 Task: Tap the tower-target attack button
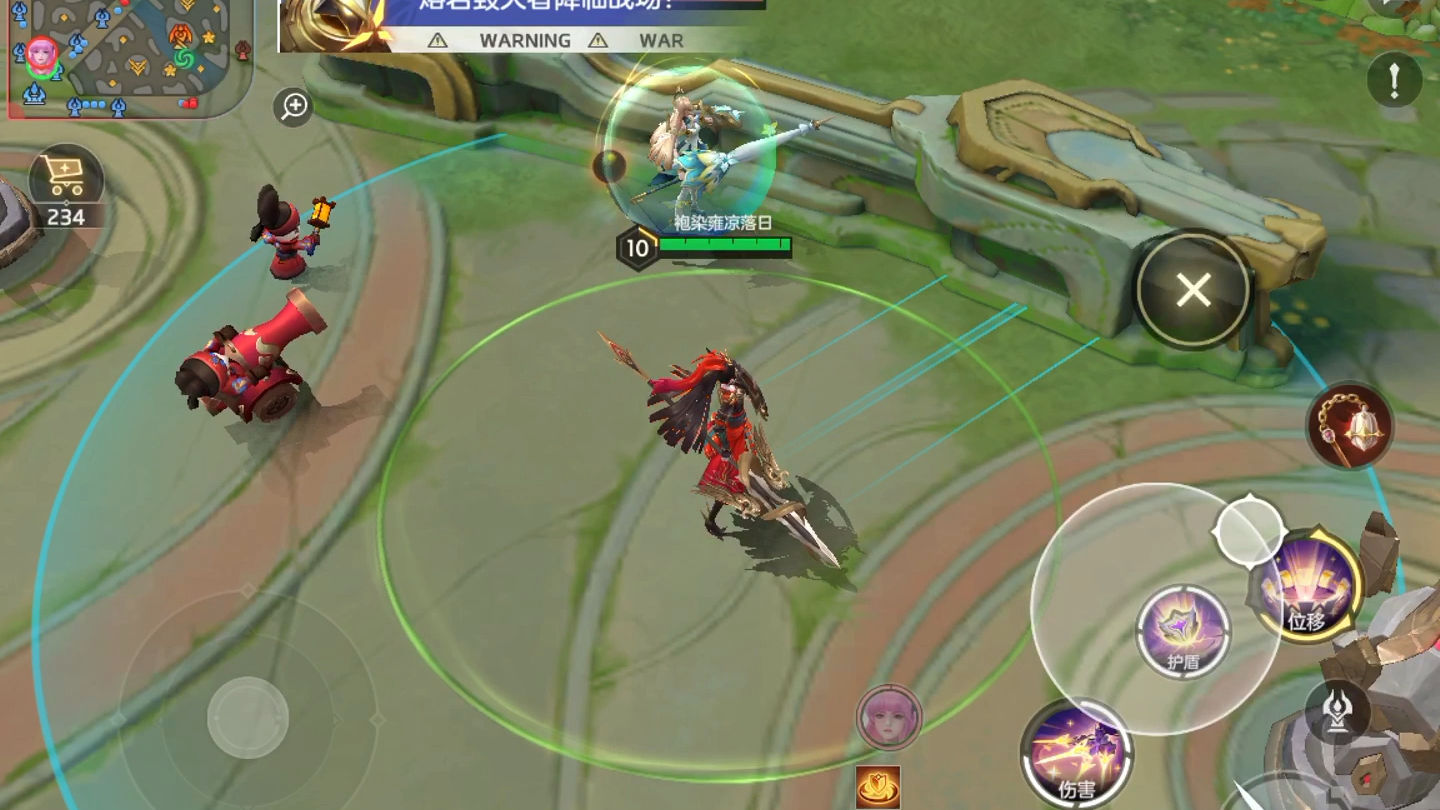pos(1337,711)
